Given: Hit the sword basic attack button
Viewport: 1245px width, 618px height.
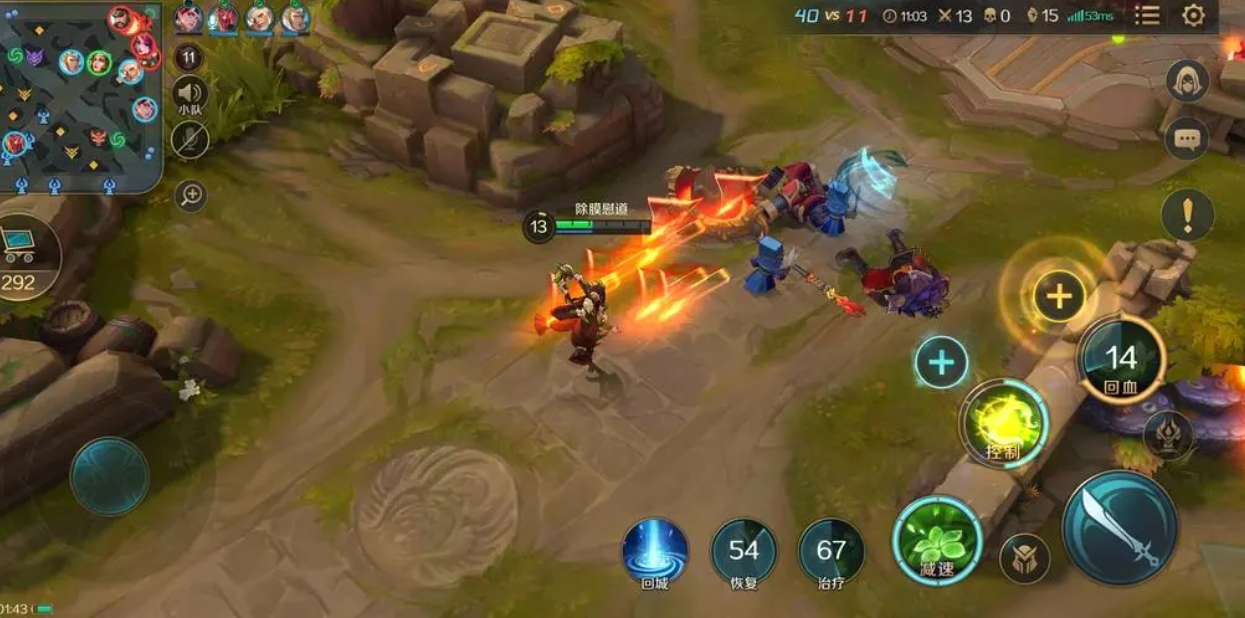Looking at the screenshot, I should 1119,528.
